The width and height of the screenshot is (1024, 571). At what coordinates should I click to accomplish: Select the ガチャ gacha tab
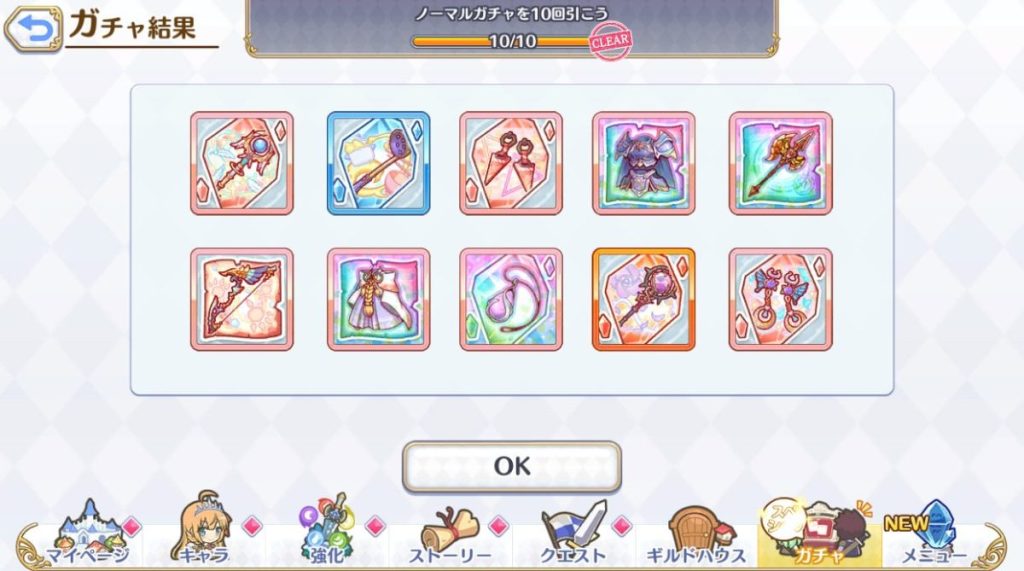[x=819, y=536]
